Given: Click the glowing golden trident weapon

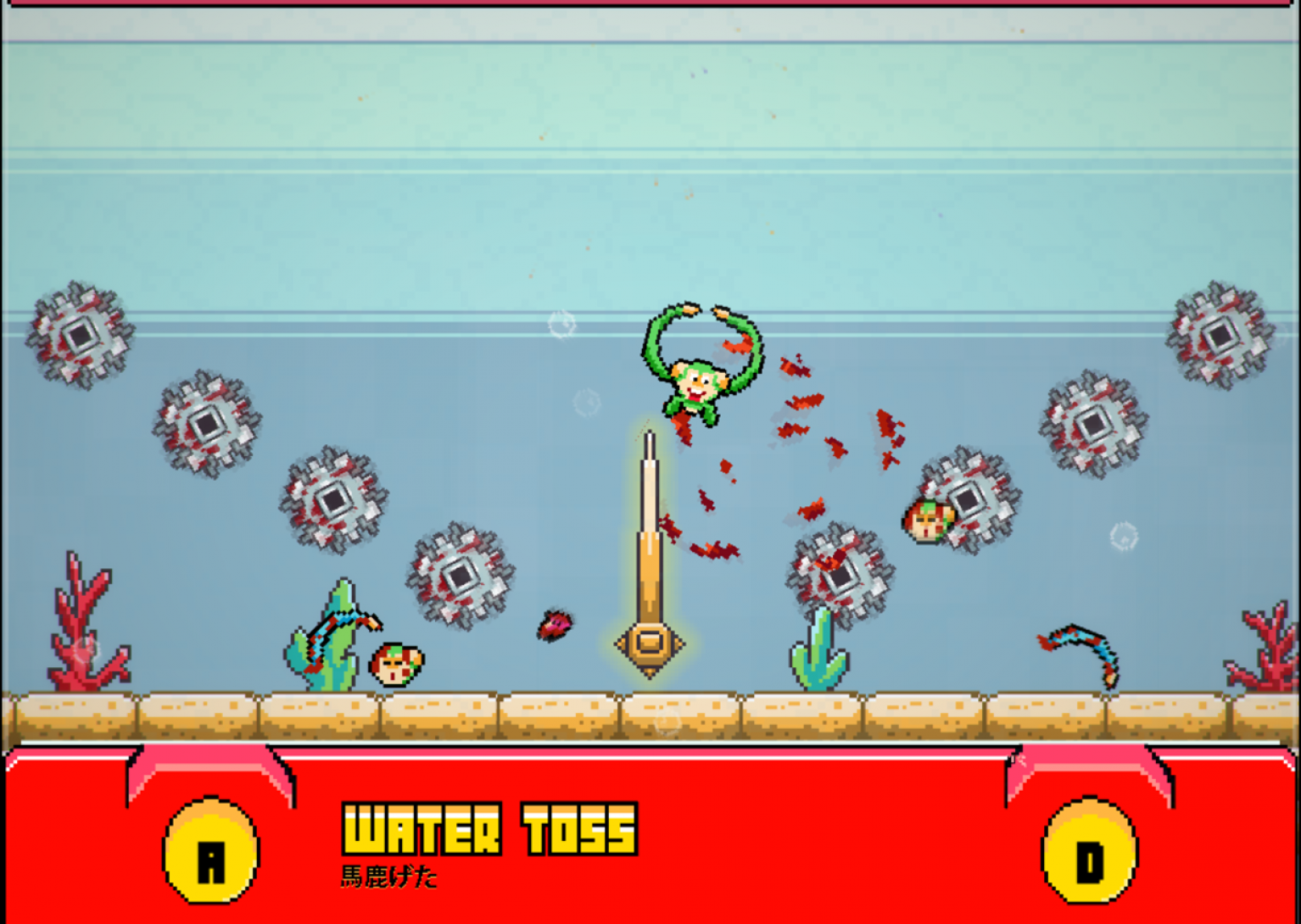Looking at the screenshot, I should tap(650, 551).
